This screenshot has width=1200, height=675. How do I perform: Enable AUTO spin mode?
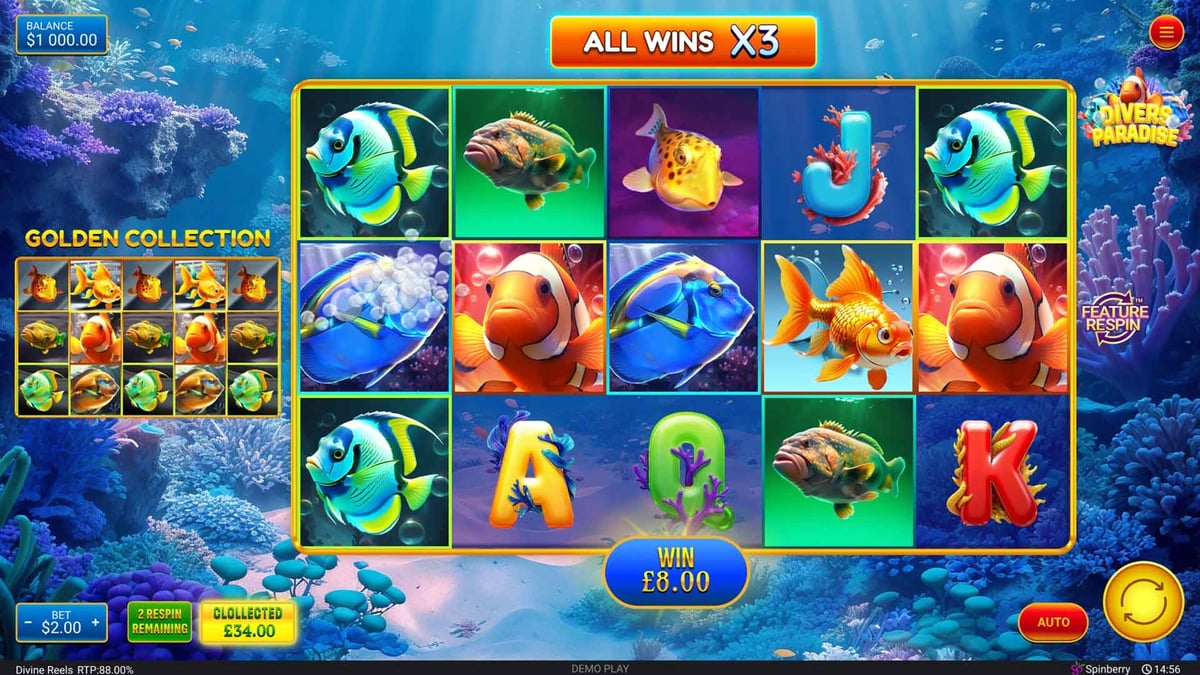pyautogui.click(x=1053, y=622)
